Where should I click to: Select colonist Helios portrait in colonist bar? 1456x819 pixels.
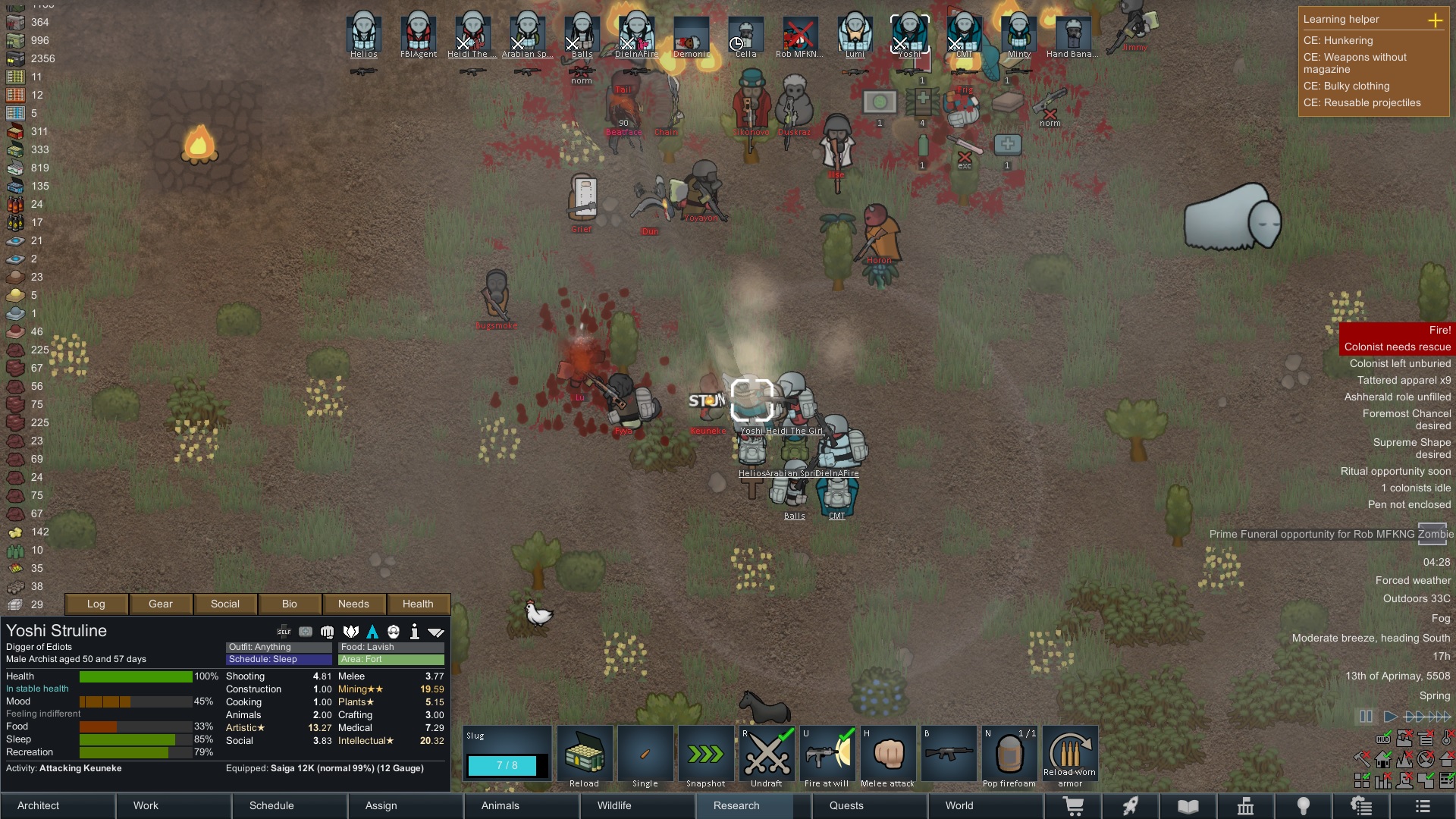tap(364, 32)
